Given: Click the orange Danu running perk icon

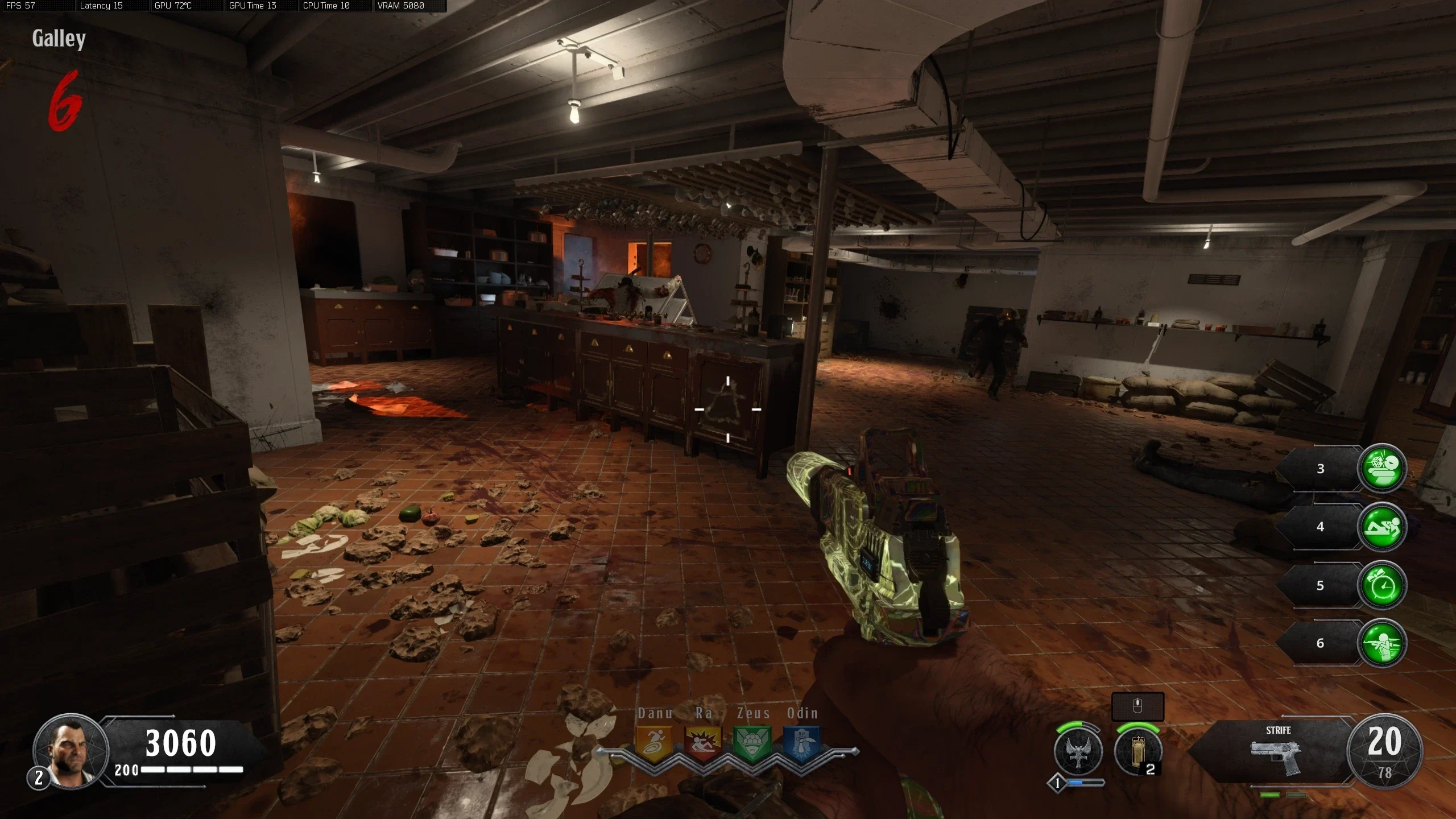Looking at the screenshot, I should point(653,743).
